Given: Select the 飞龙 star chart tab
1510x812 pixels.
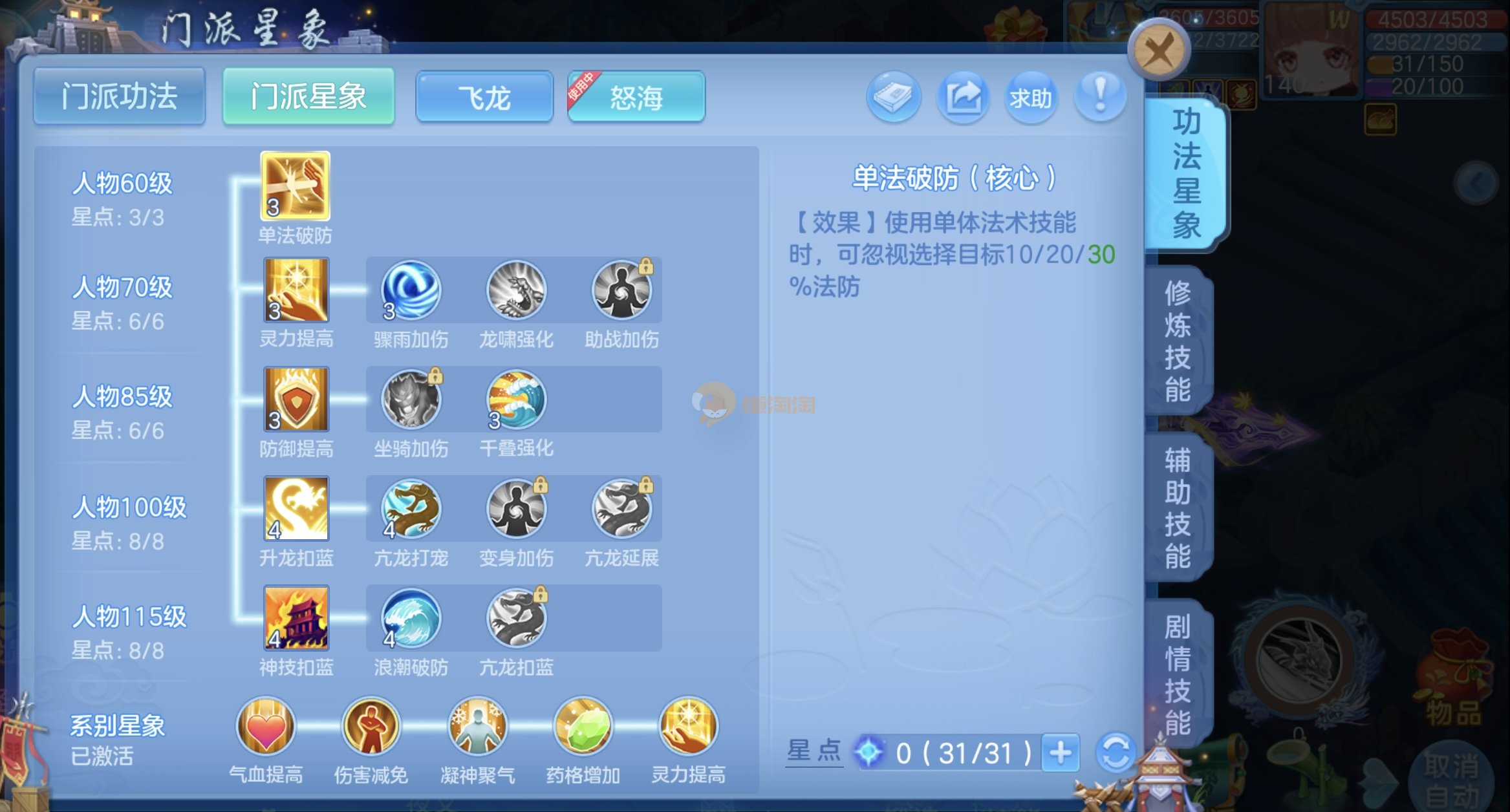Looking at the screenshot, I should click(x=484, y=98).
